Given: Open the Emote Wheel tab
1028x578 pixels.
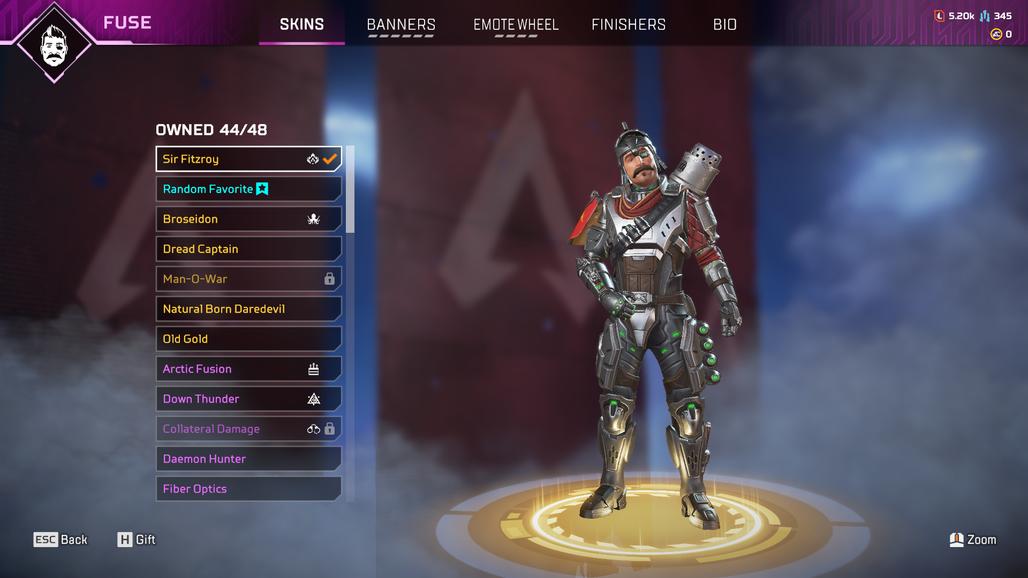Looking at the screenshot, I should (x=516, y=25).
